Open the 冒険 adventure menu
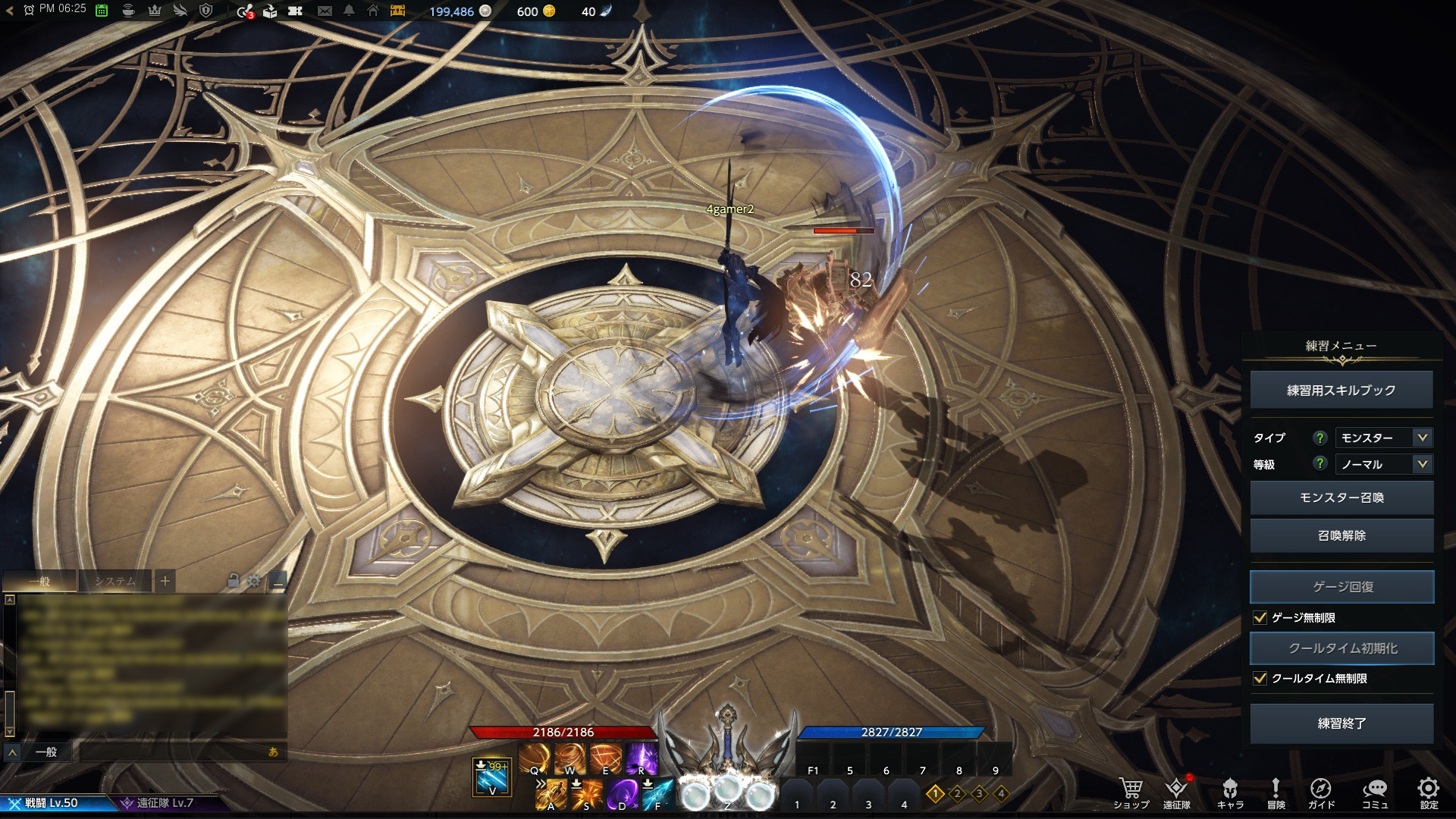Image resolution: width=1456 pixels, height=819 pixels. point(1276,791)
